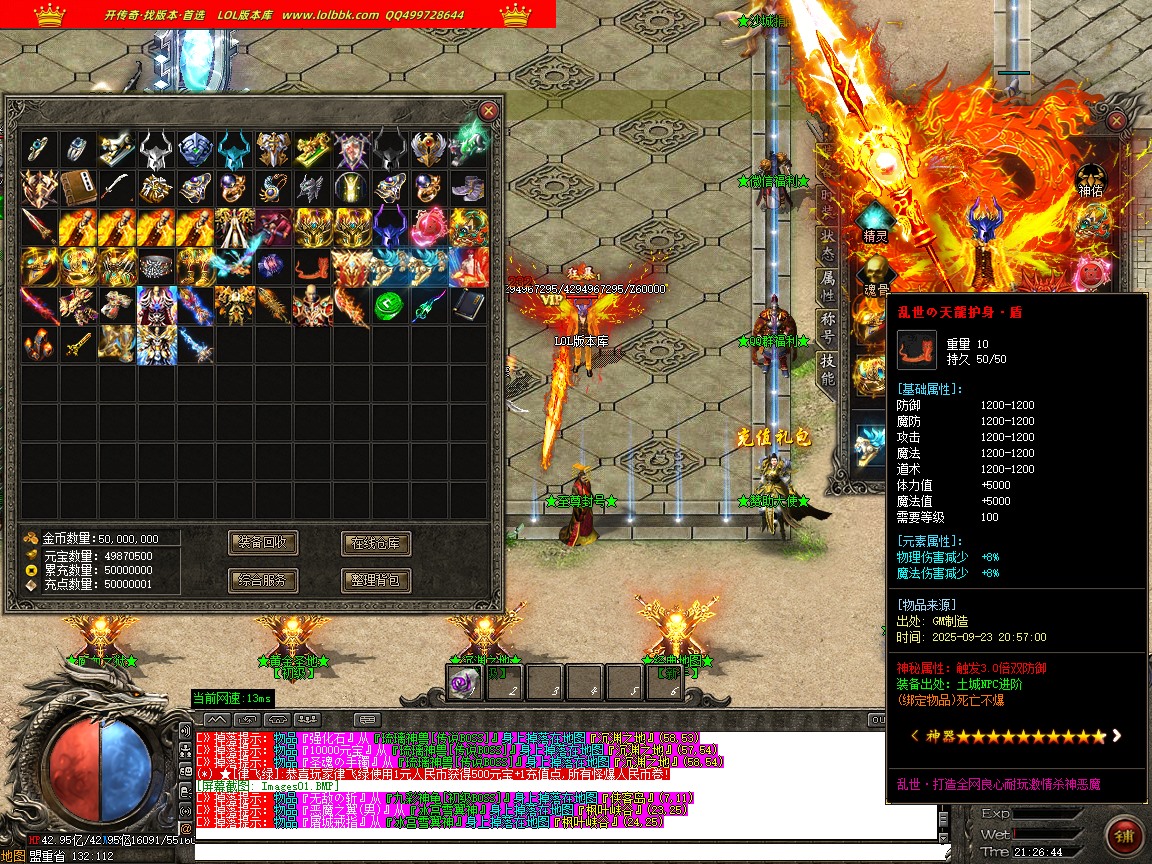The image size is (1152, 864).
Task: Open the 综合服务 services menu
Action: (x=263, y=579)
